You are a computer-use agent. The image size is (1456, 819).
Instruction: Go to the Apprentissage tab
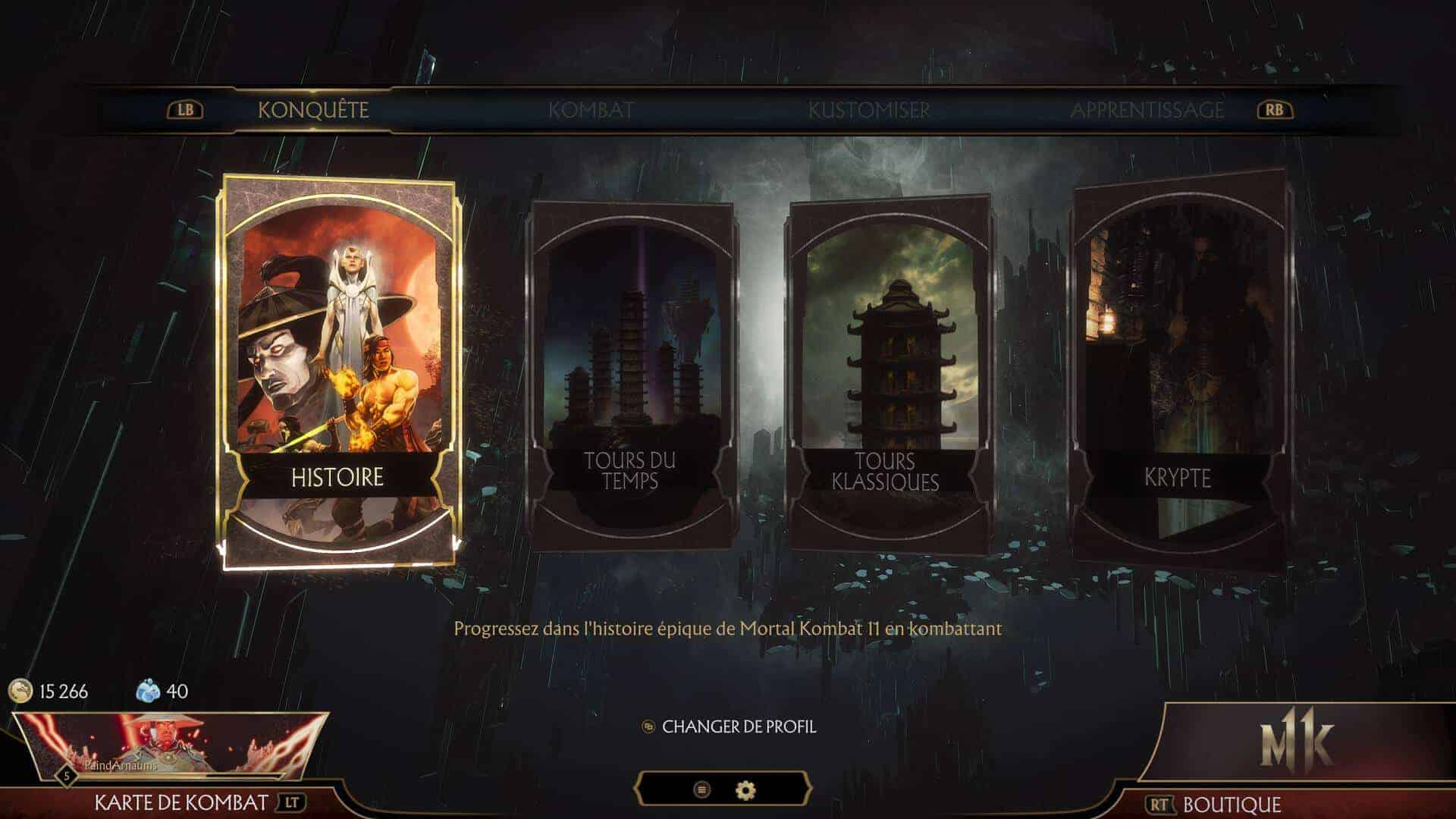(x=1147, y=110)
